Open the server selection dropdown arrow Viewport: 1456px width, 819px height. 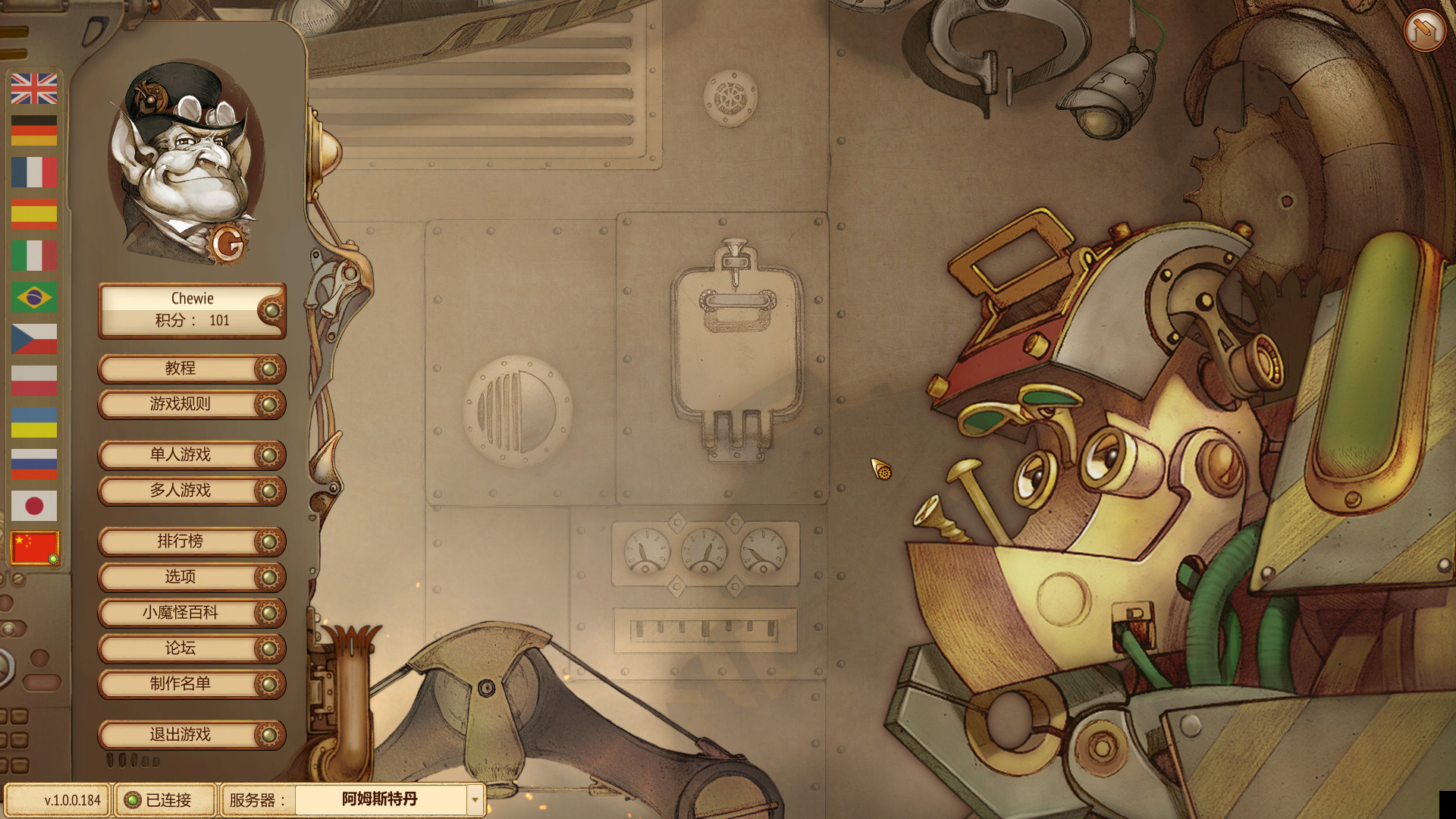click(x=475, y=800)
